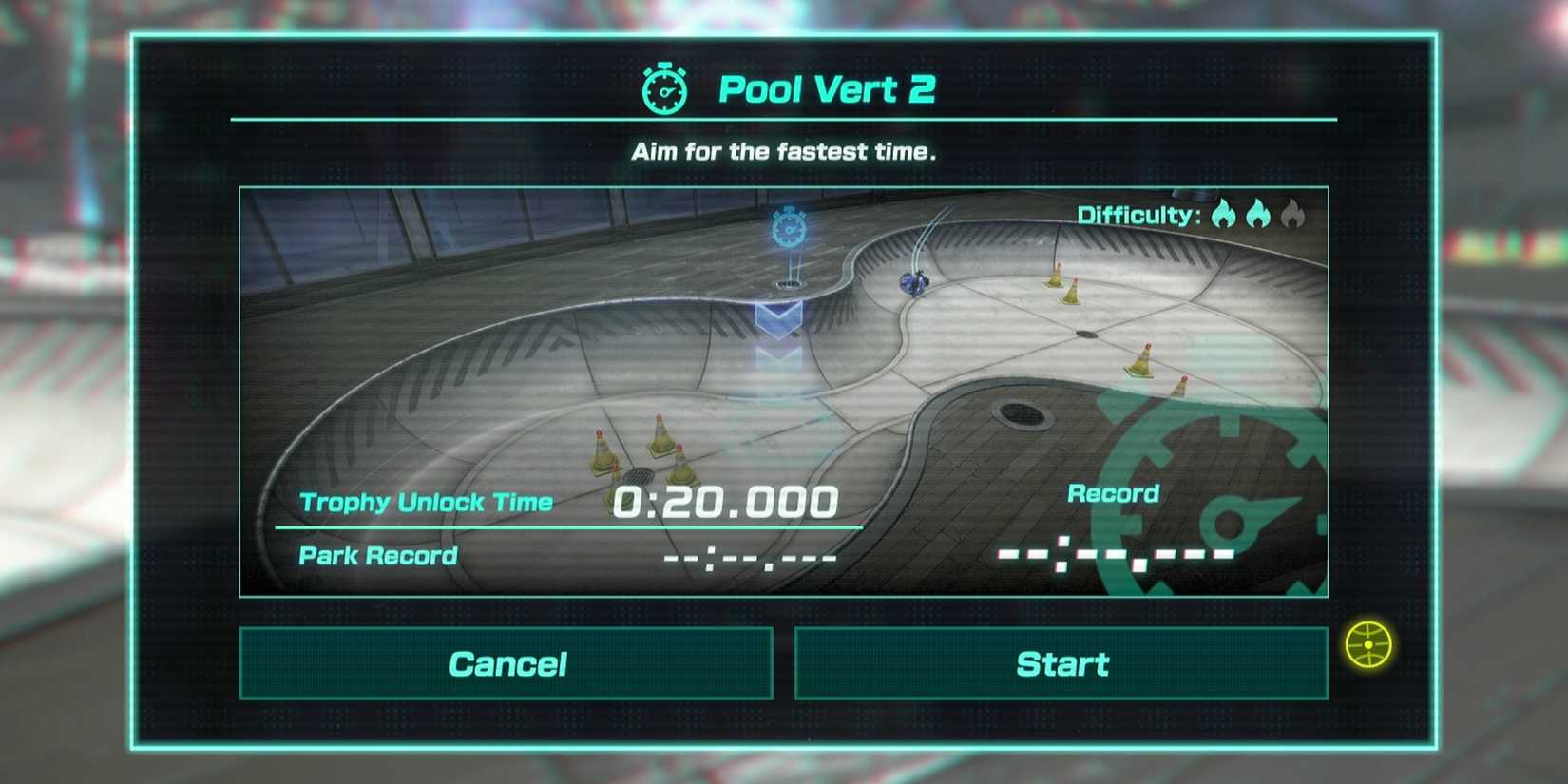Expand the Trophy Unlock Time section
Screen dimensions: 1568x784
[x=425, y=502]
